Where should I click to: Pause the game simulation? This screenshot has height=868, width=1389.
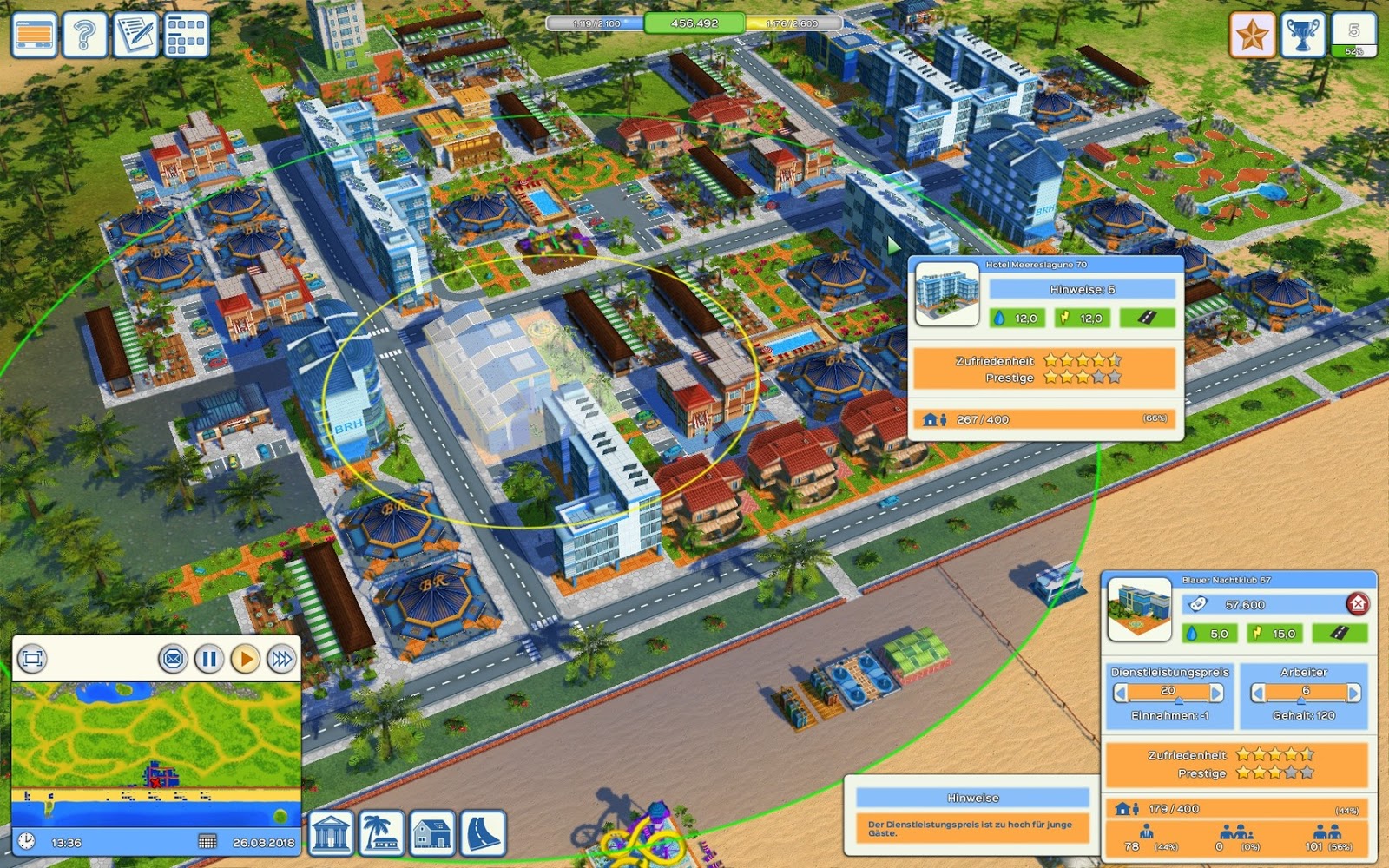[209, 660]
